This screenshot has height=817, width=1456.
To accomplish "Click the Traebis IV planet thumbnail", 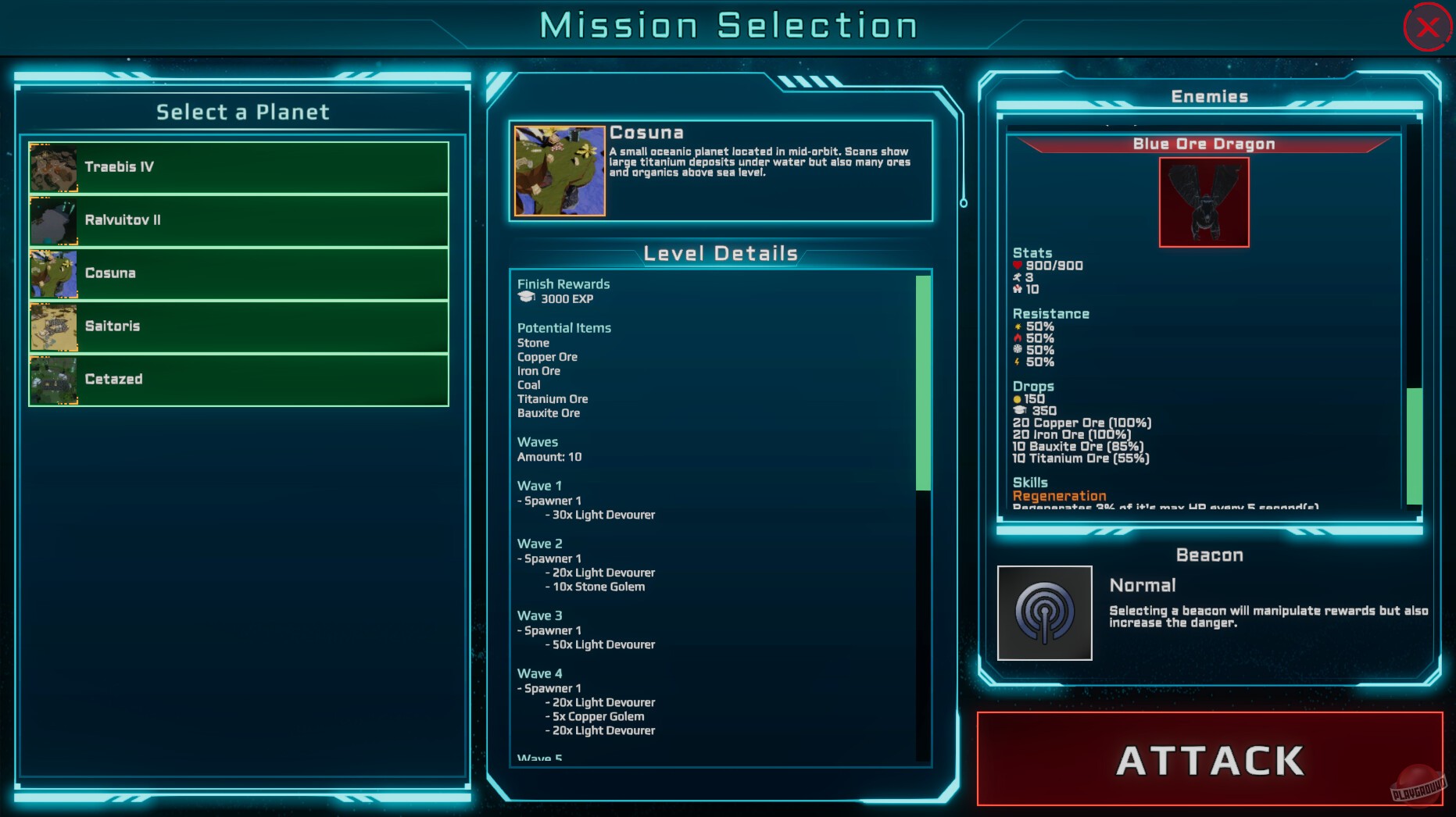I will (52, 166).
